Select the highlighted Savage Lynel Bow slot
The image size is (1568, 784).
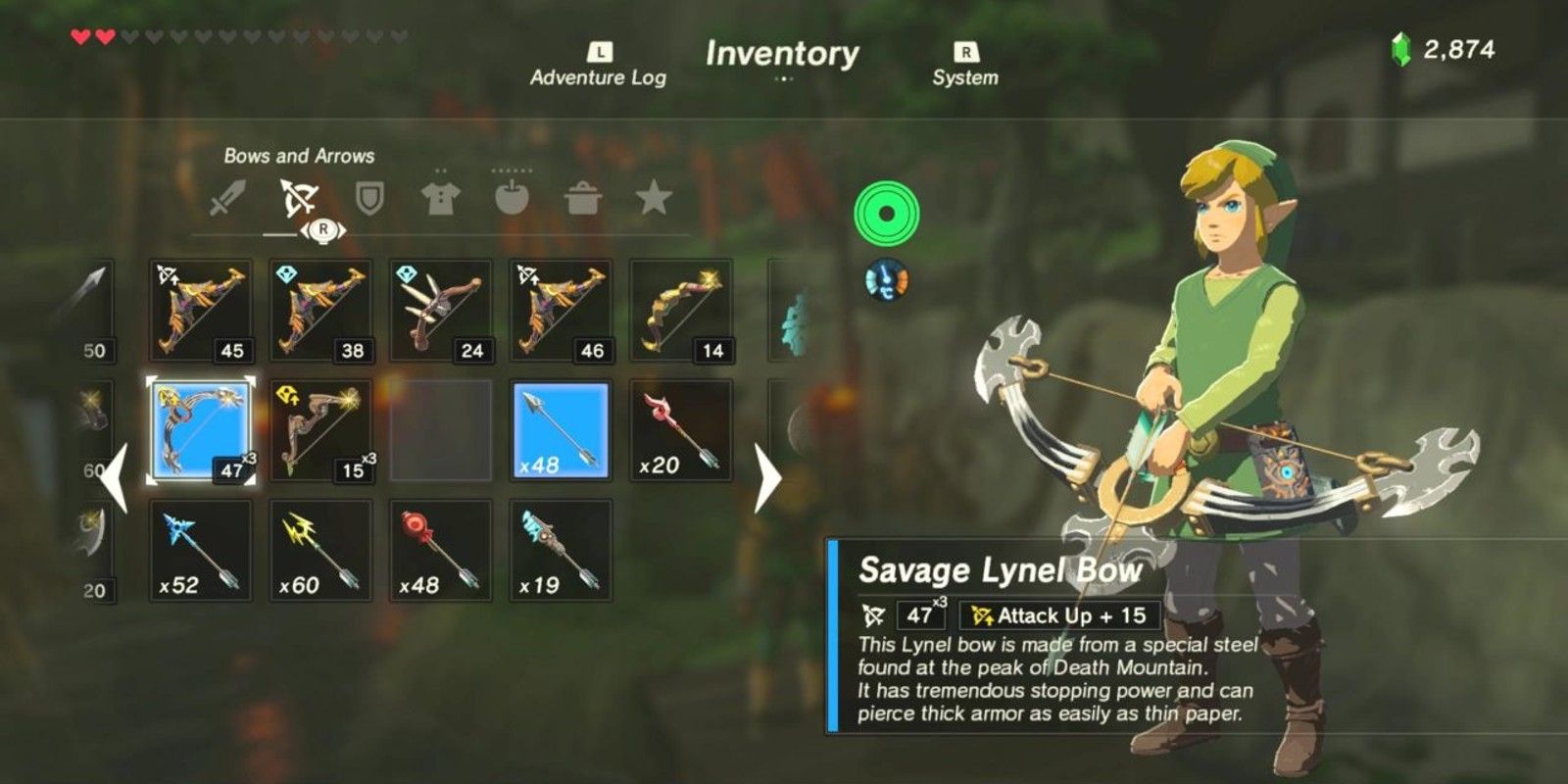201,429
